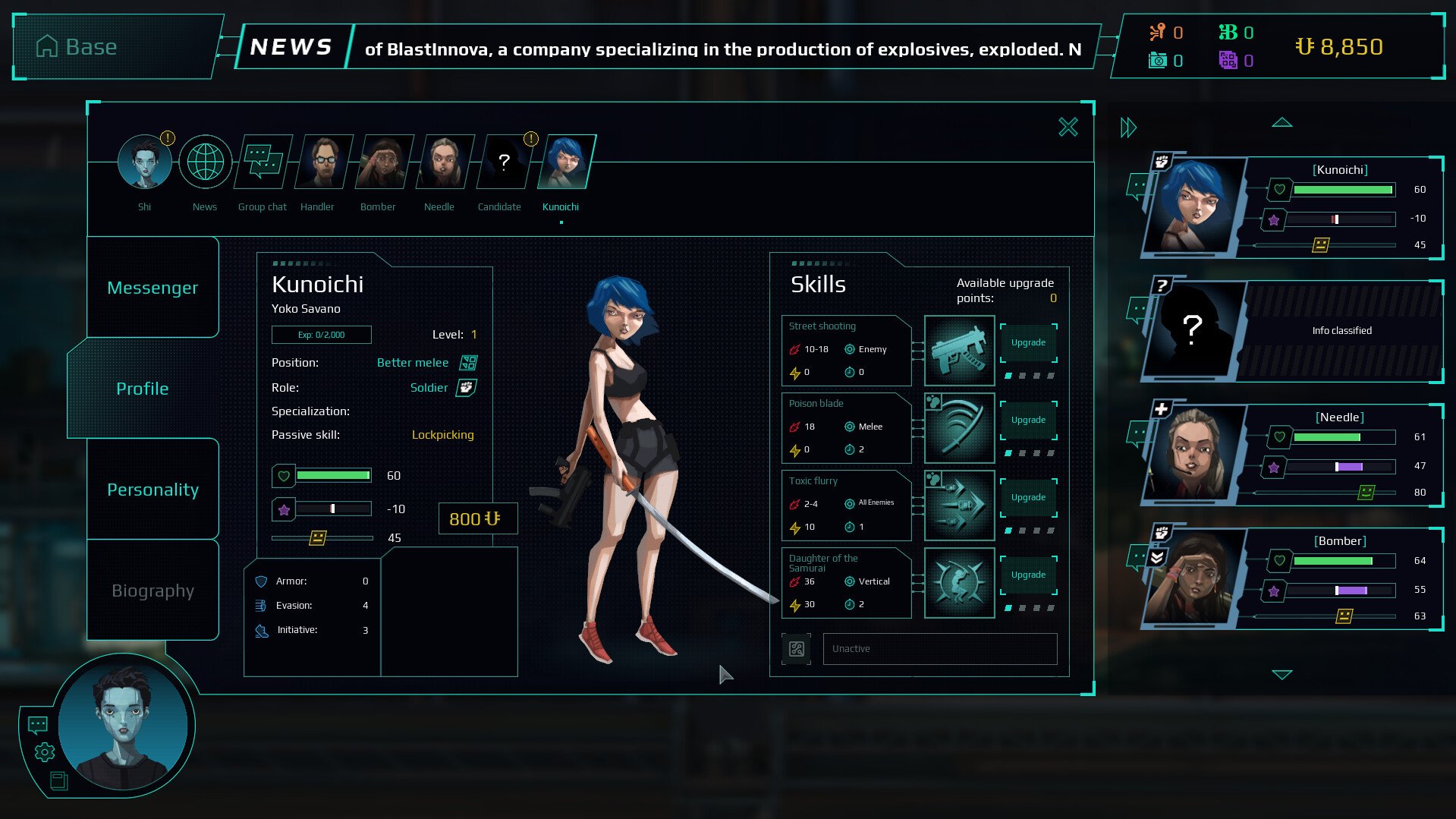Click the squad list down arrow

pyautogui.click(x=1281, y=674)
